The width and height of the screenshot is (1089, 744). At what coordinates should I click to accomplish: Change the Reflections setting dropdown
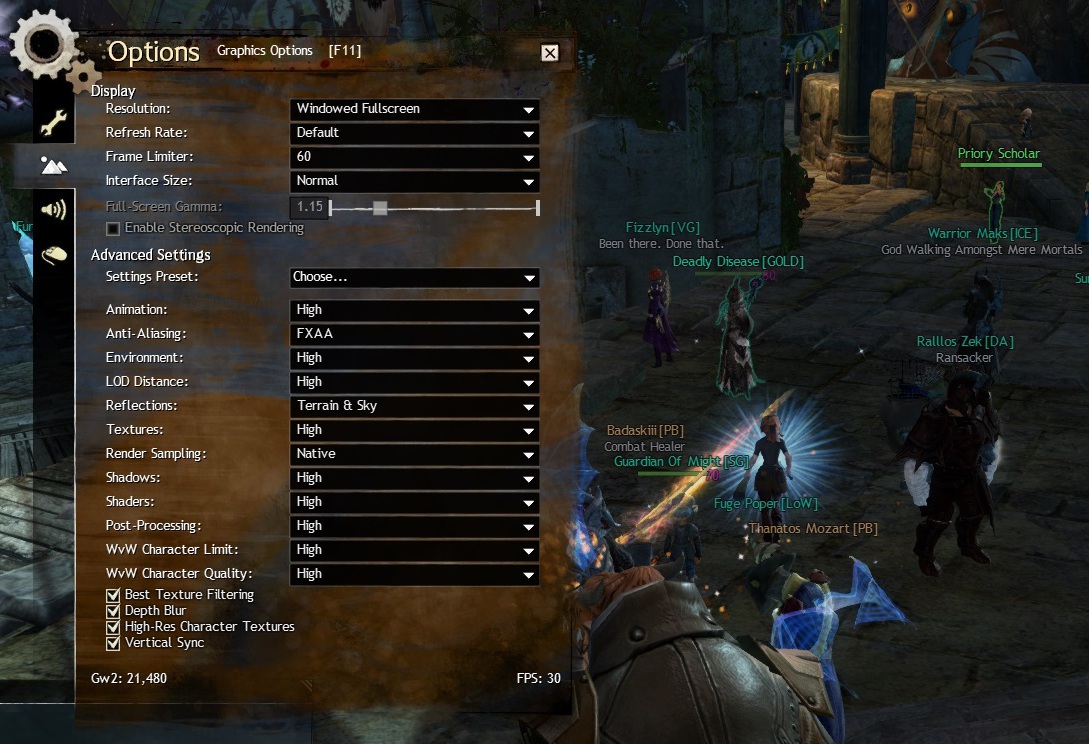click(415, 406)
